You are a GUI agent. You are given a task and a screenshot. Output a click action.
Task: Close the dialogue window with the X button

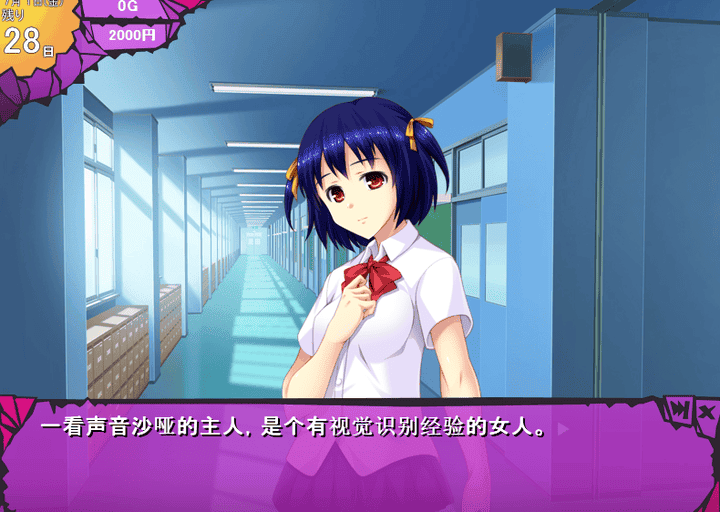click(706, 411)
